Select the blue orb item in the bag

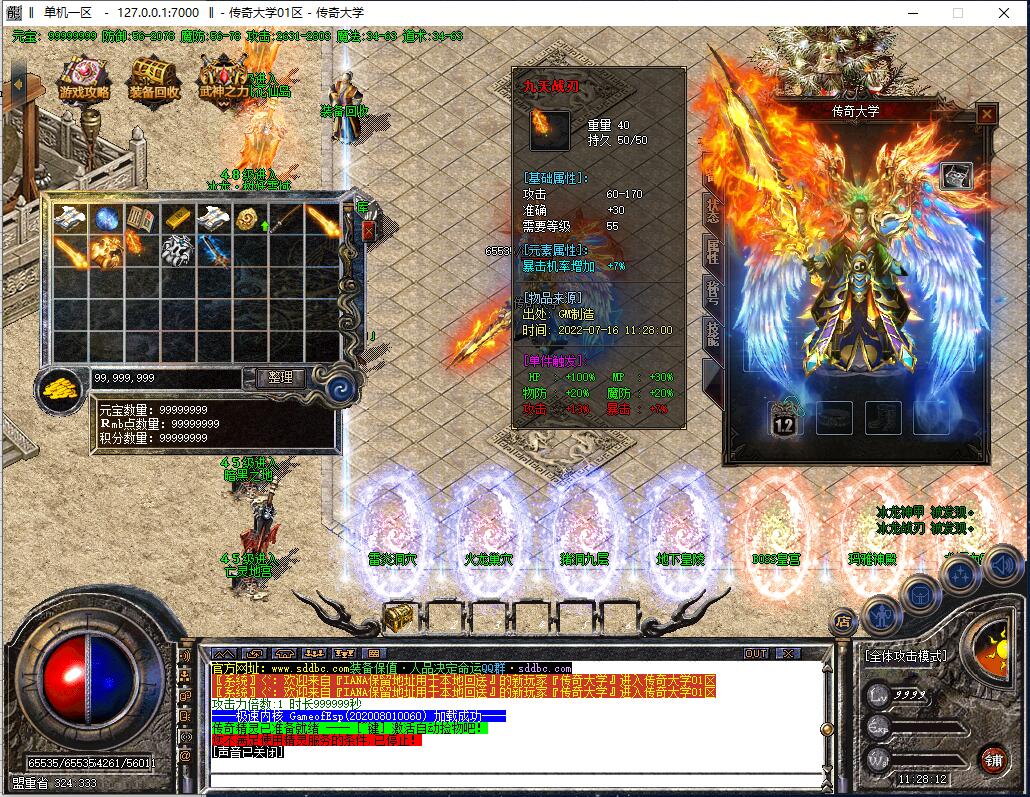(x=105, y=219)
